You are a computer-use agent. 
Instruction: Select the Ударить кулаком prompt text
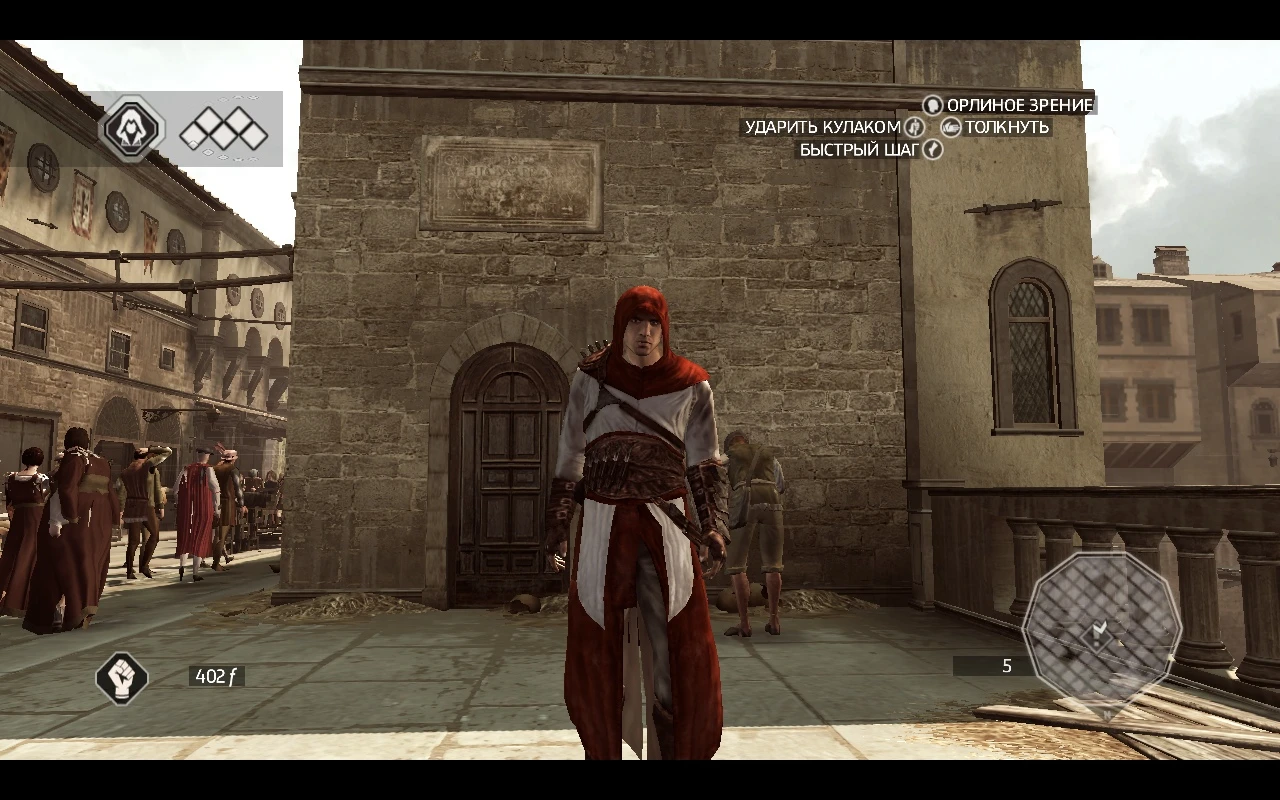824,128
